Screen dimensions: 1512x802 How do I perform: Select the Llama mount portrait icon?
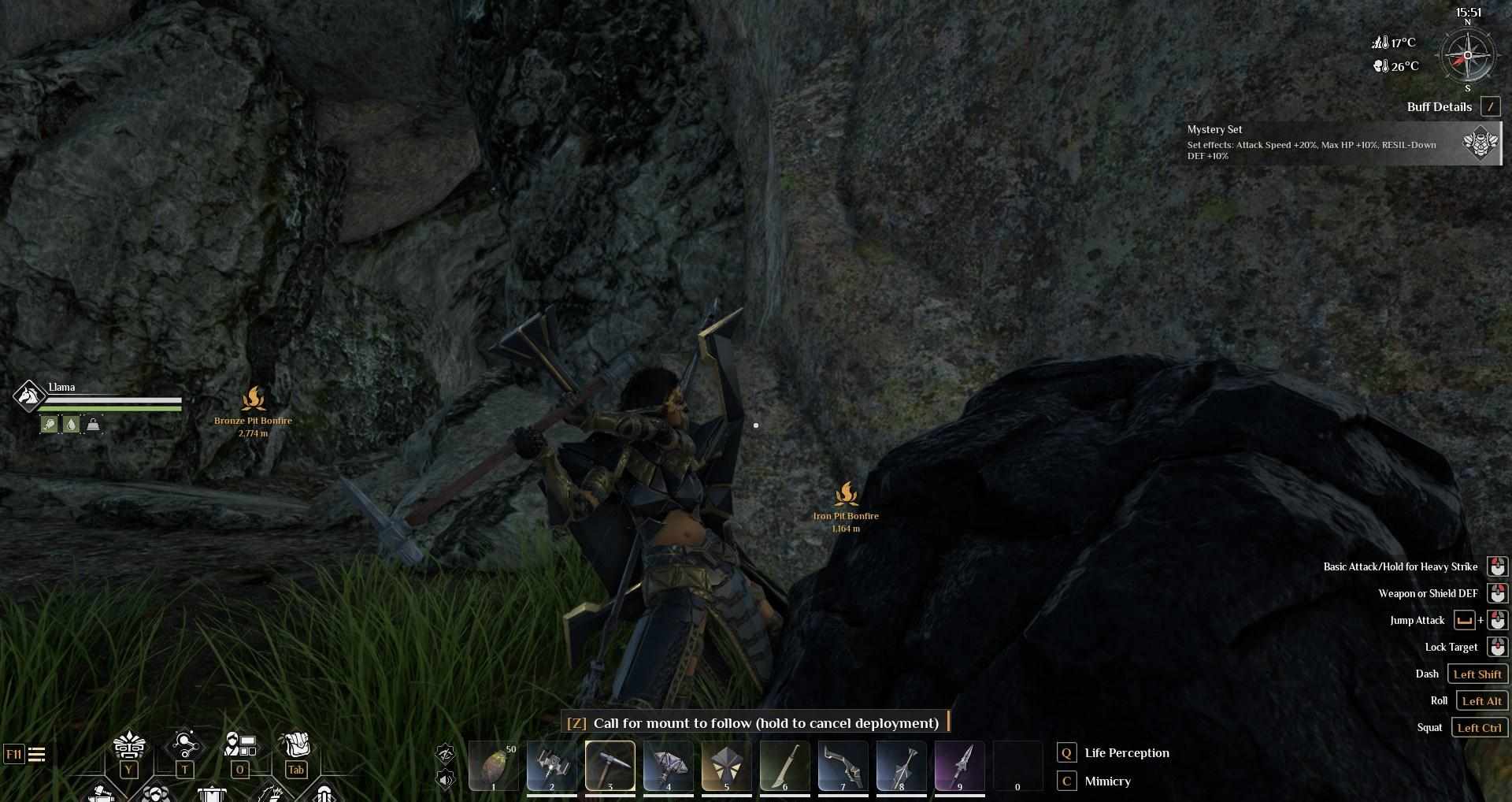tap(28, 395)
